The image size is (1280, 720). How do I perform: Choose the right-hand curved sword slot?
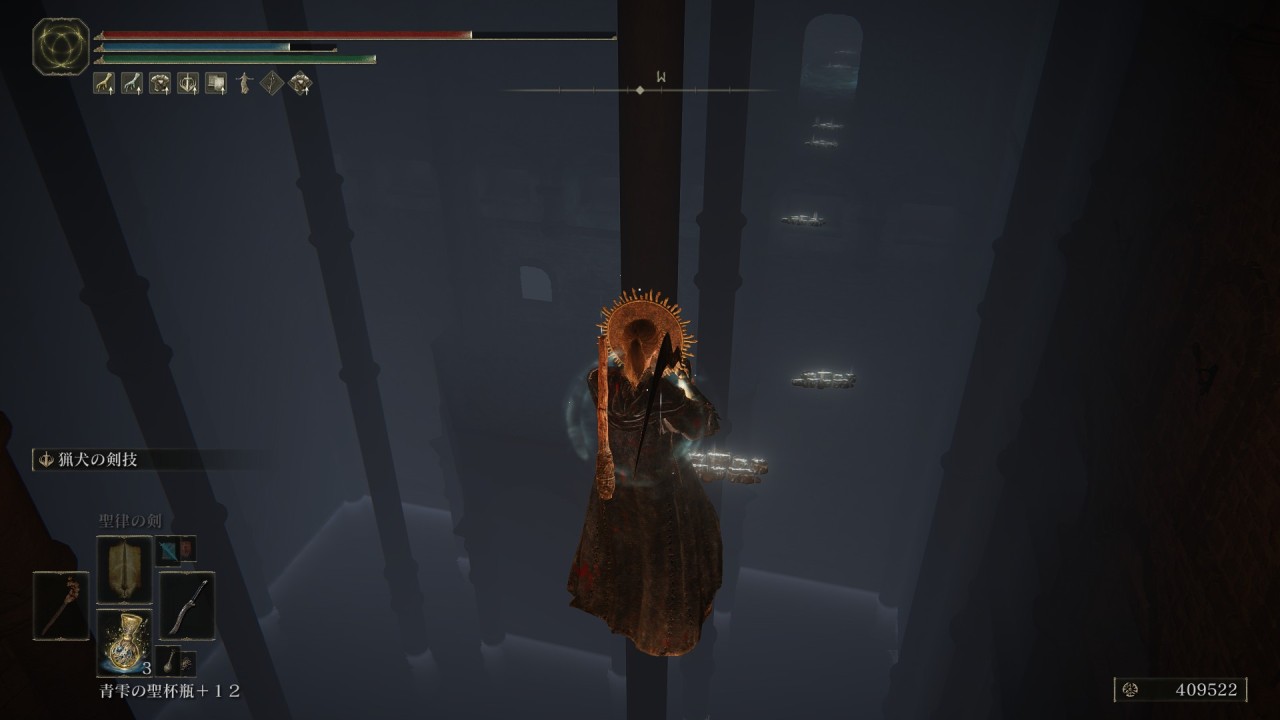[187, 606]
